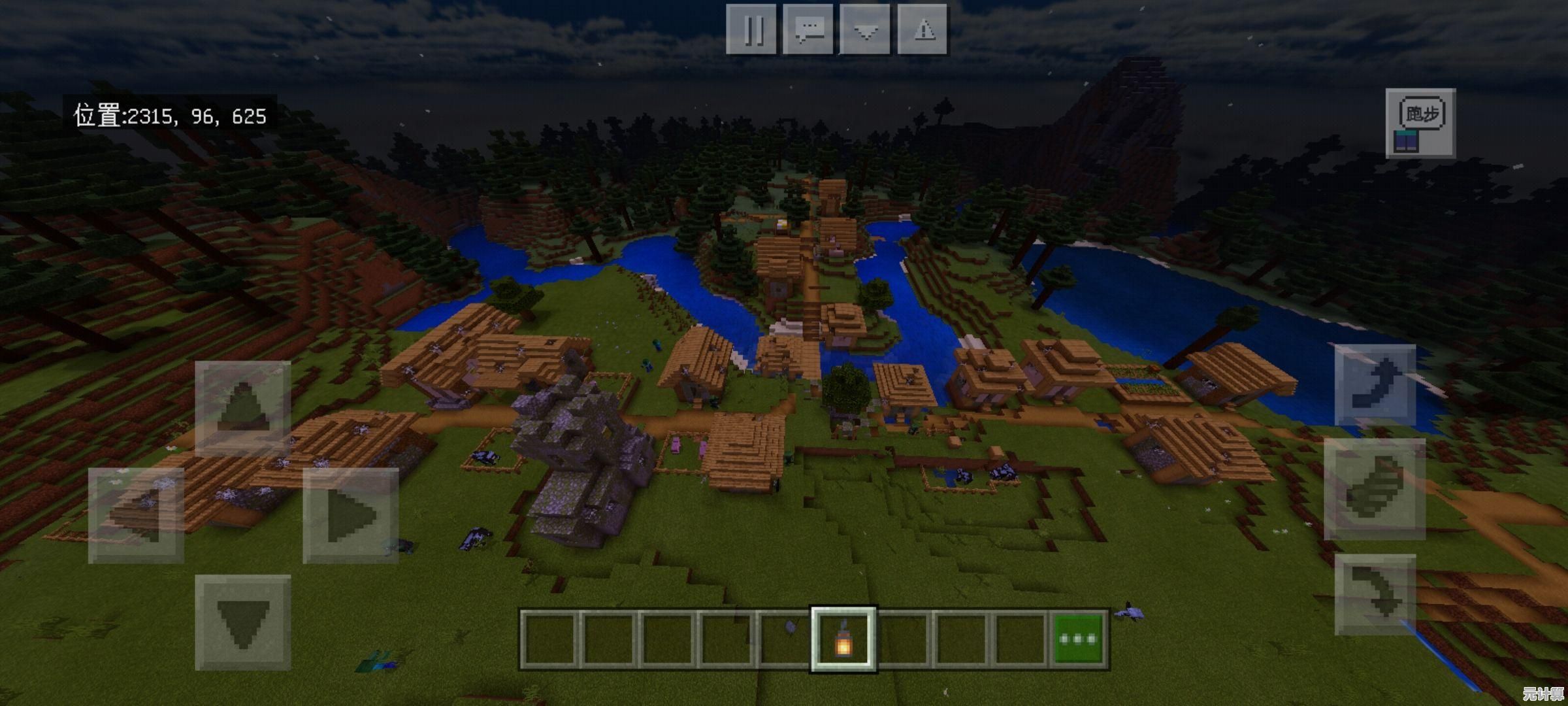The height and width of the screenshot is (706, 1568).
Task: Tap the 跑步 sprint button
Action: pos(1420,123)
